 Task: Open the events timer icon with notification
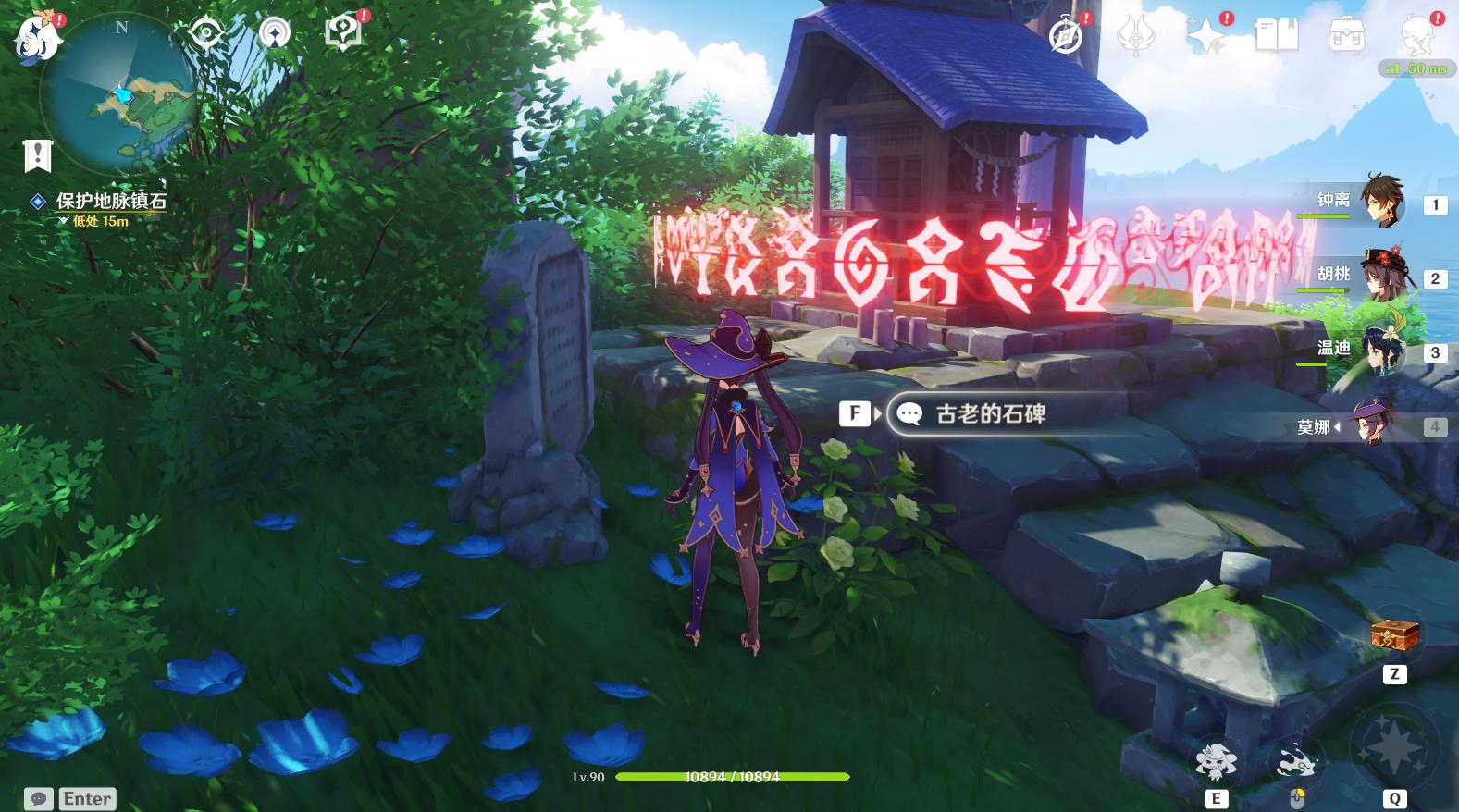pos(1066,35)
